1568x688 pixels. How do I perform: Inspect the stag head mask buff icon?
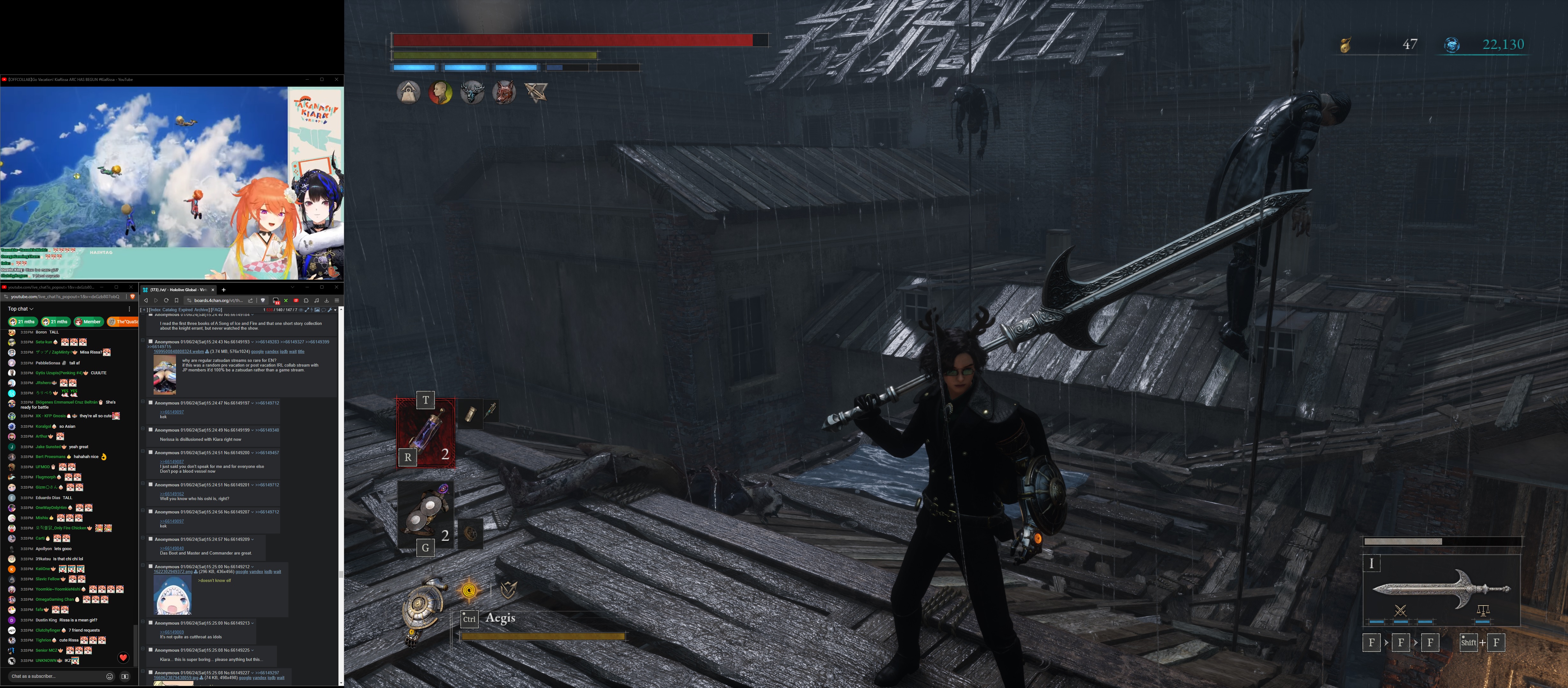(472, 93)
